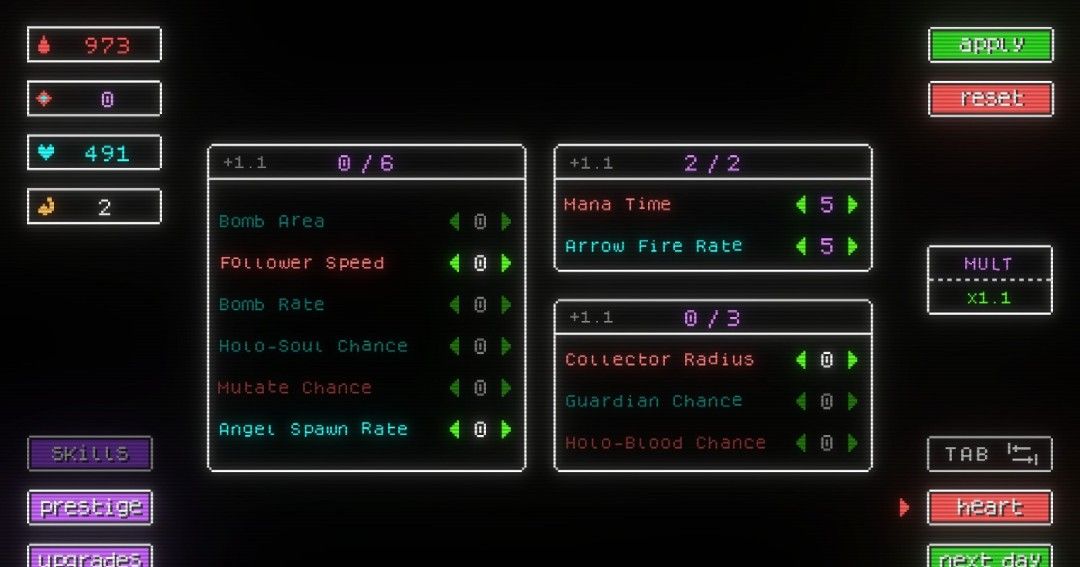This screenshot has width=1080, height=567.
Task: Click the green apply button
Action: 990,45
